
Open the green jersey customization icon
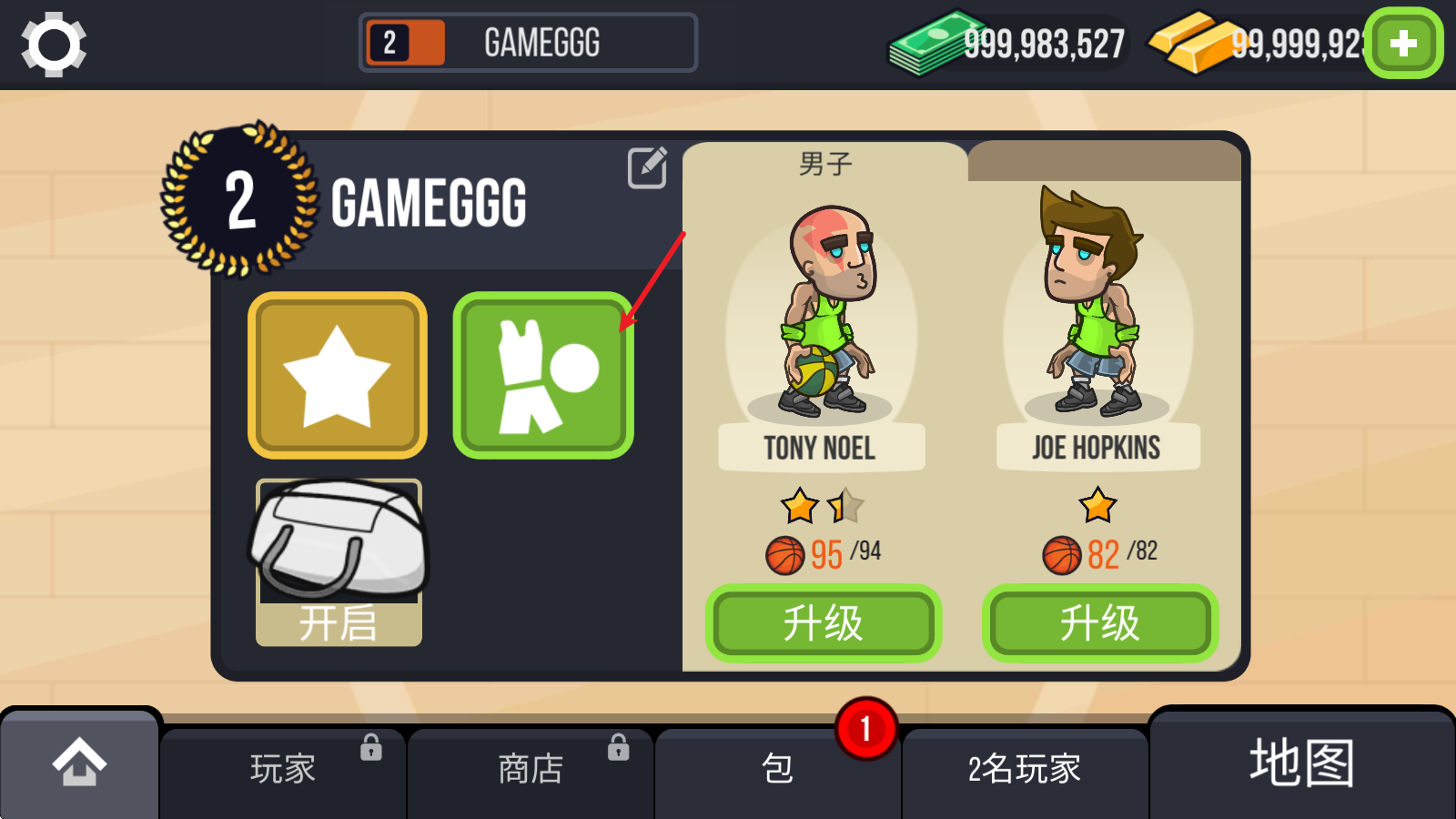(x=542, y=374)
